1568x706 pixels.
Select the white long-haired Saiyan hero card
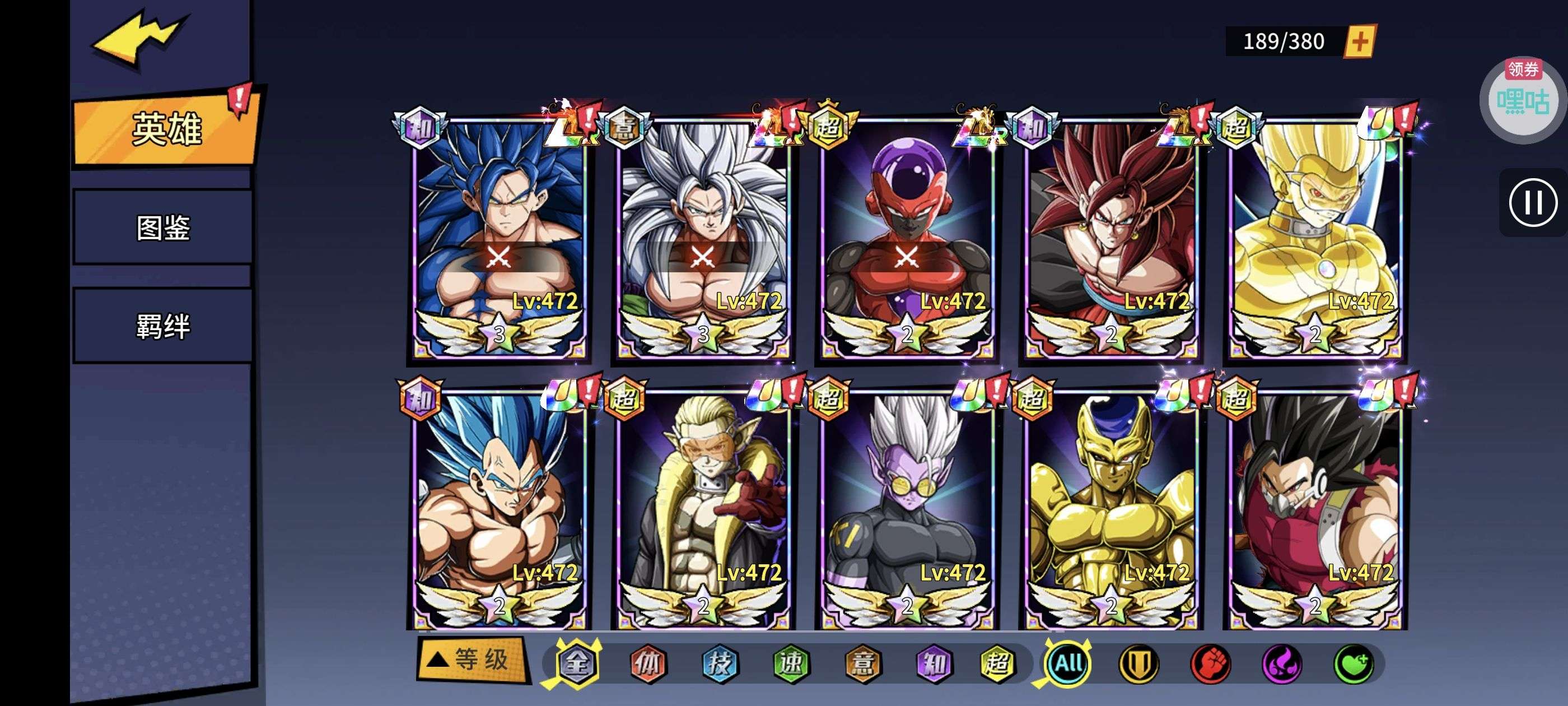(702, 238)
